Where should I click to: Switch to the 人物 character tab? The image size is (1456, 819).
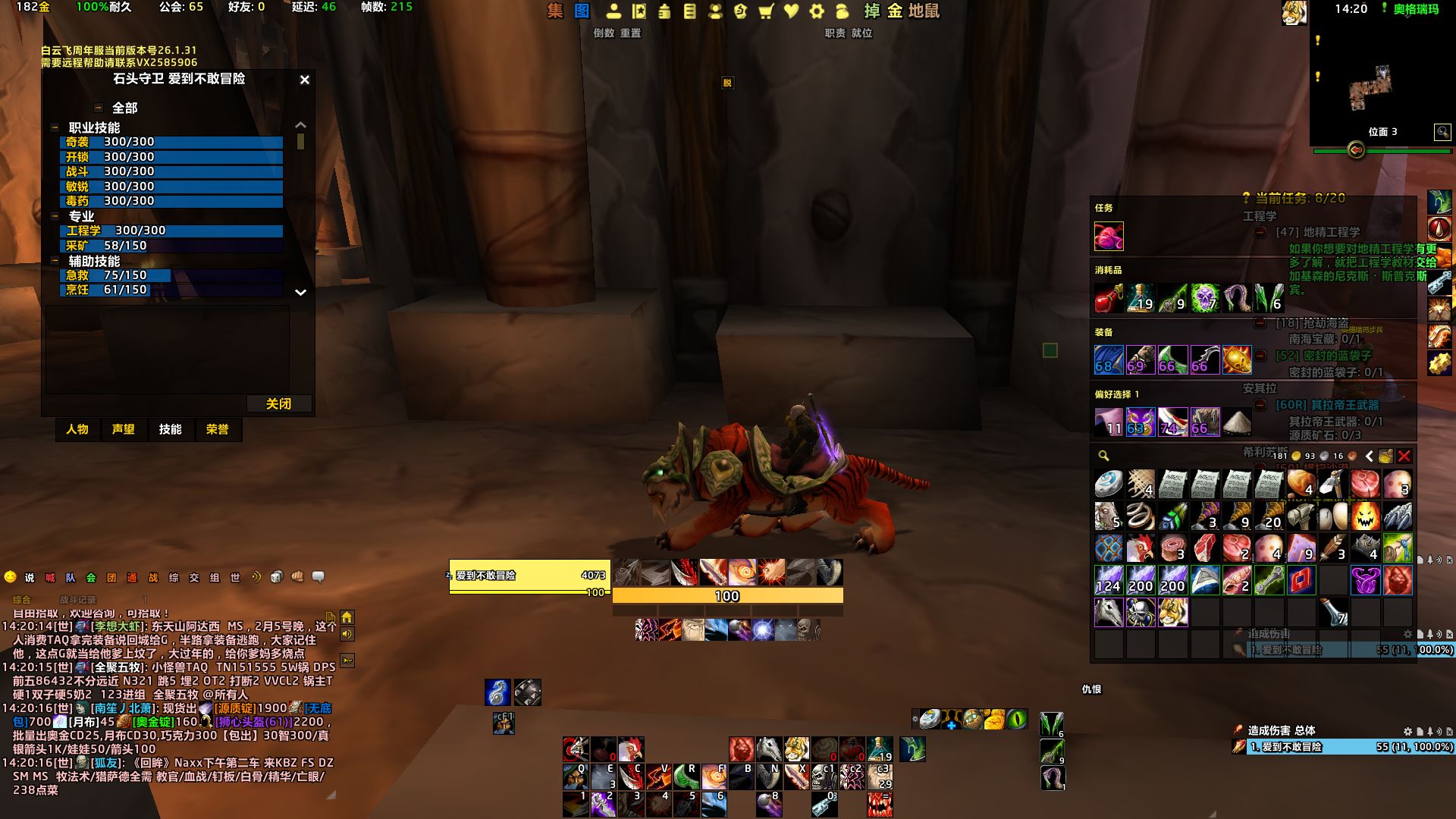77,429
